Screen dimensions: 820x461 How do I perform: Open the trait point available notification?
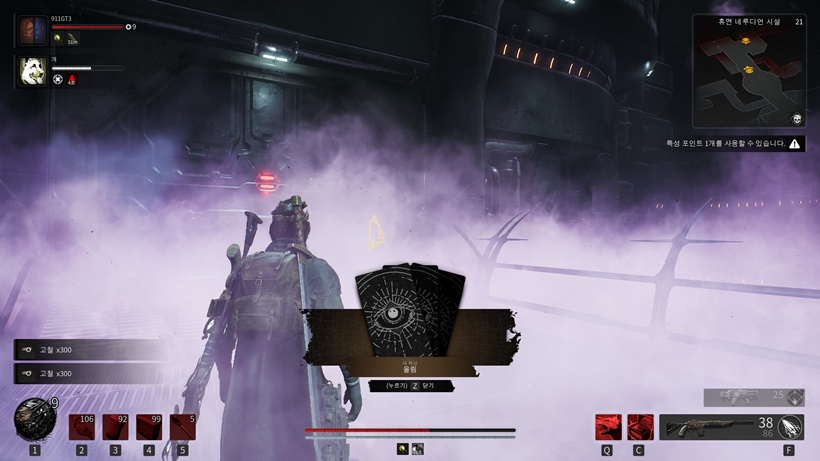(x=735, y=144)
